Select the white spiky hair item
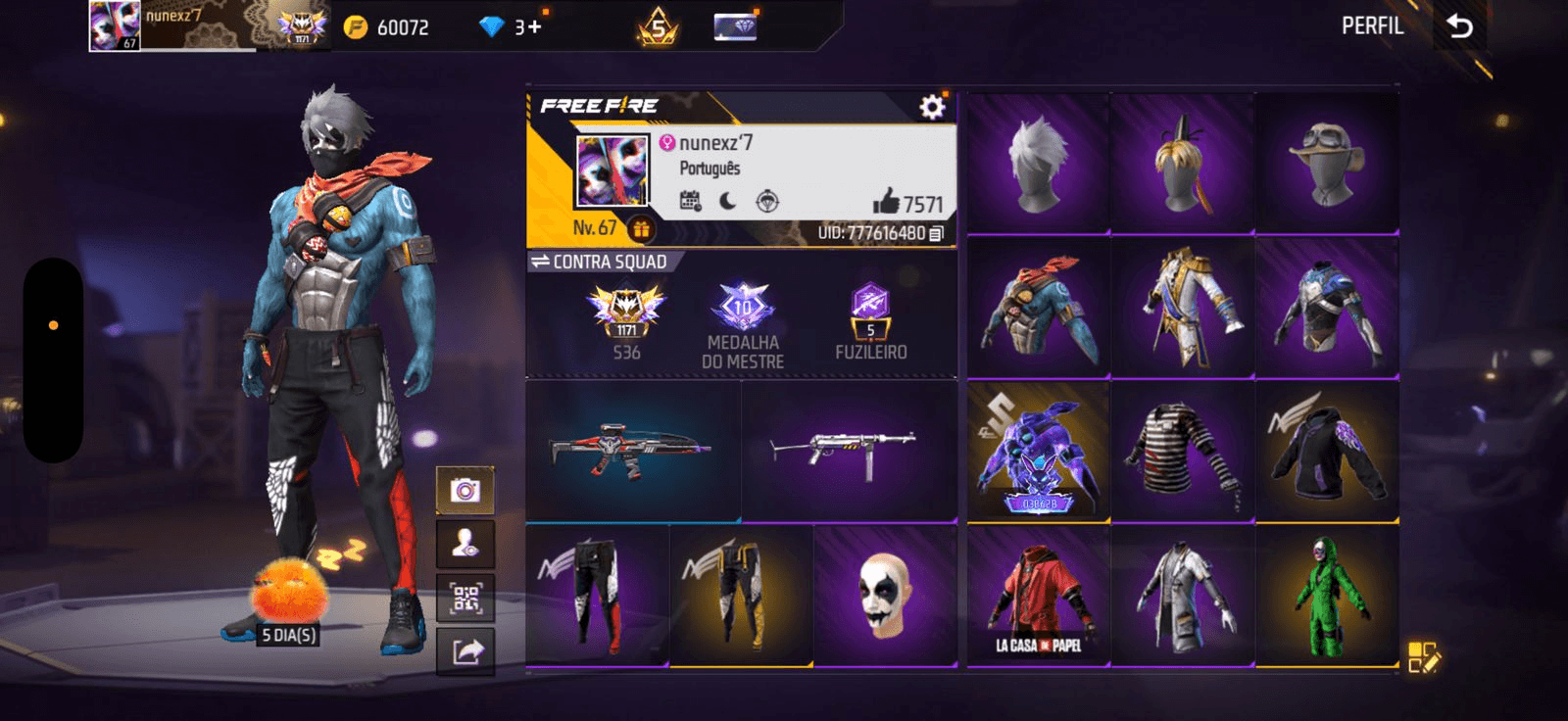The height and width of the screenshot is (721, 1568). (x=1038, y=164)
